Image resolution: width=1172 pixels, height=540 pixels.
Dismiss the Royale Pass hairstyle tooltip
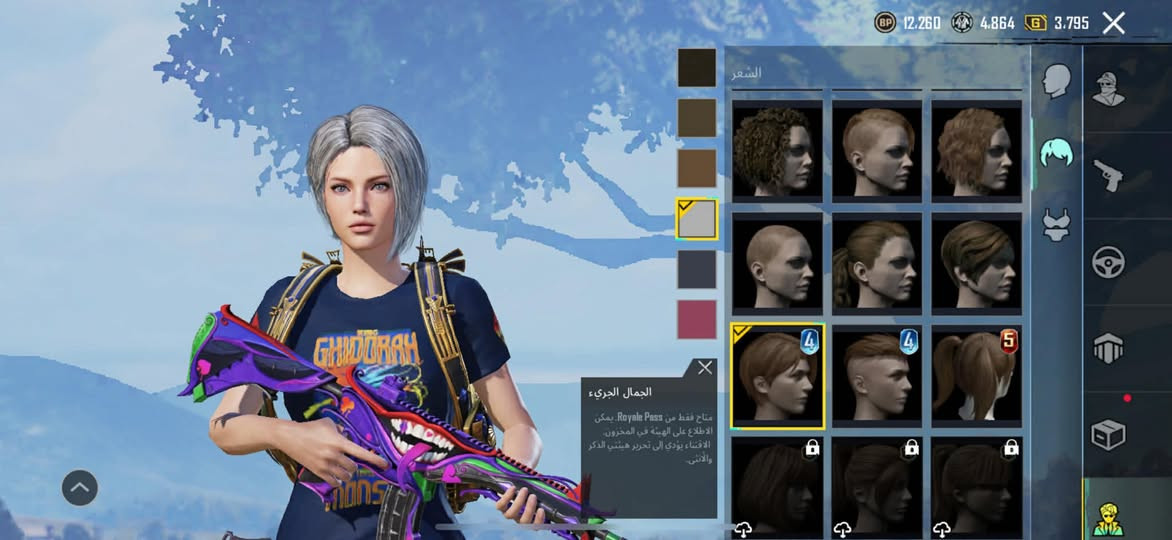pyautogui.click(x=705, y=368)
